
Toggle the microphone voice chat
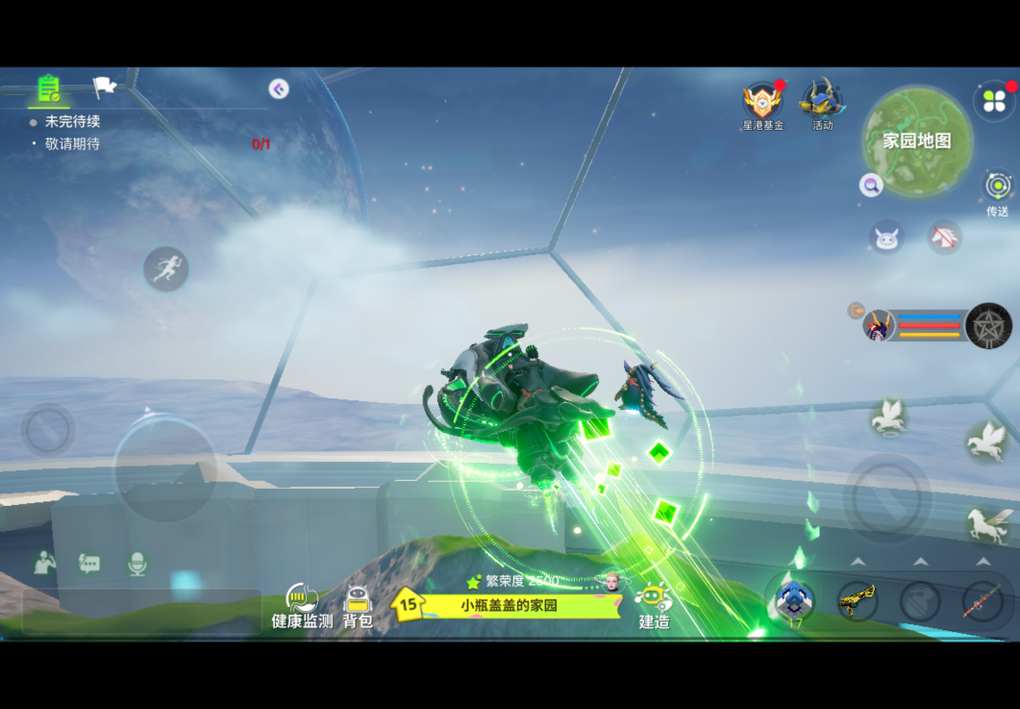pyautogui.click(x=137, y=564)
